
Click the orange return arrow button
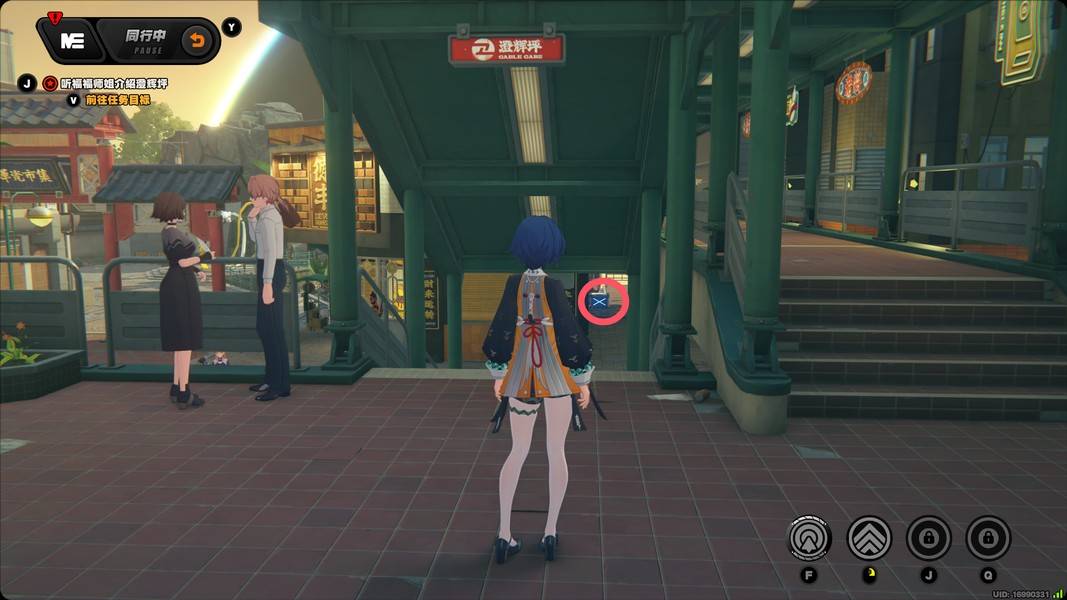coord(197,41)
